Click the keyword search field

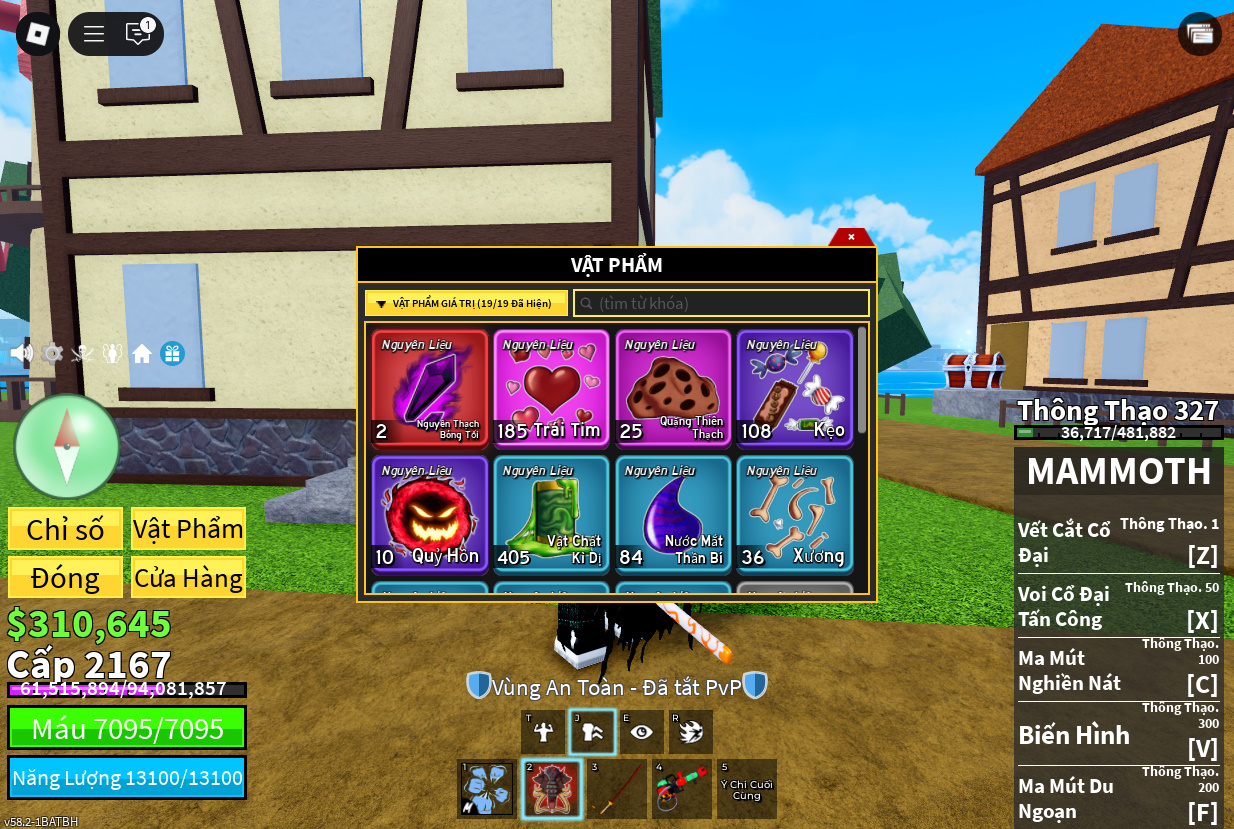[x=722, y=303]
